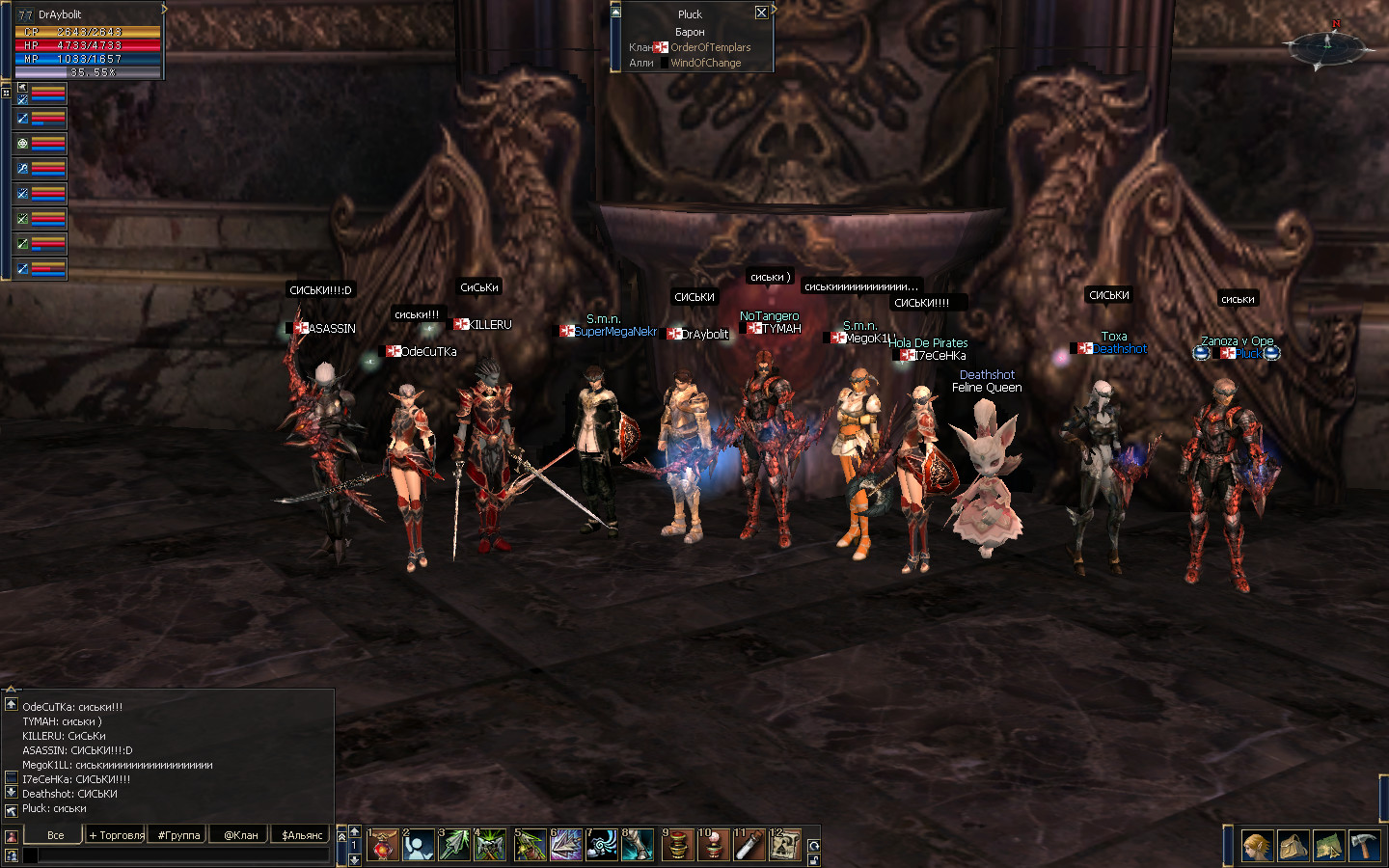Switch to the @Клан chat tab
This screenshot has width=1389, height=868.
(241, 835)
